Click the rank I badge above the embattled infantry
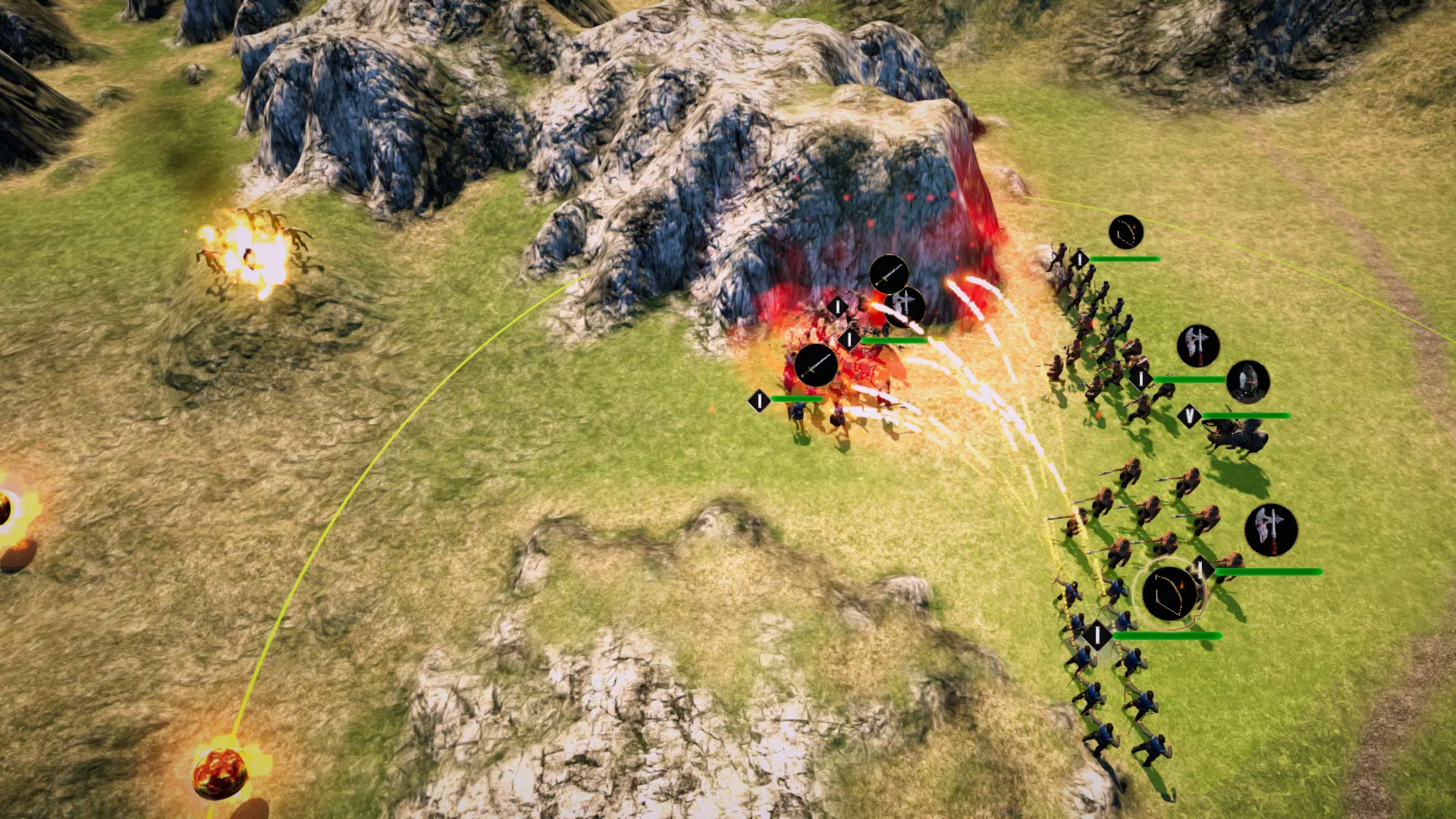Image resolution: width=1456 pixels, height=819 pixels. pyautogui.click(x=849, y=337)
